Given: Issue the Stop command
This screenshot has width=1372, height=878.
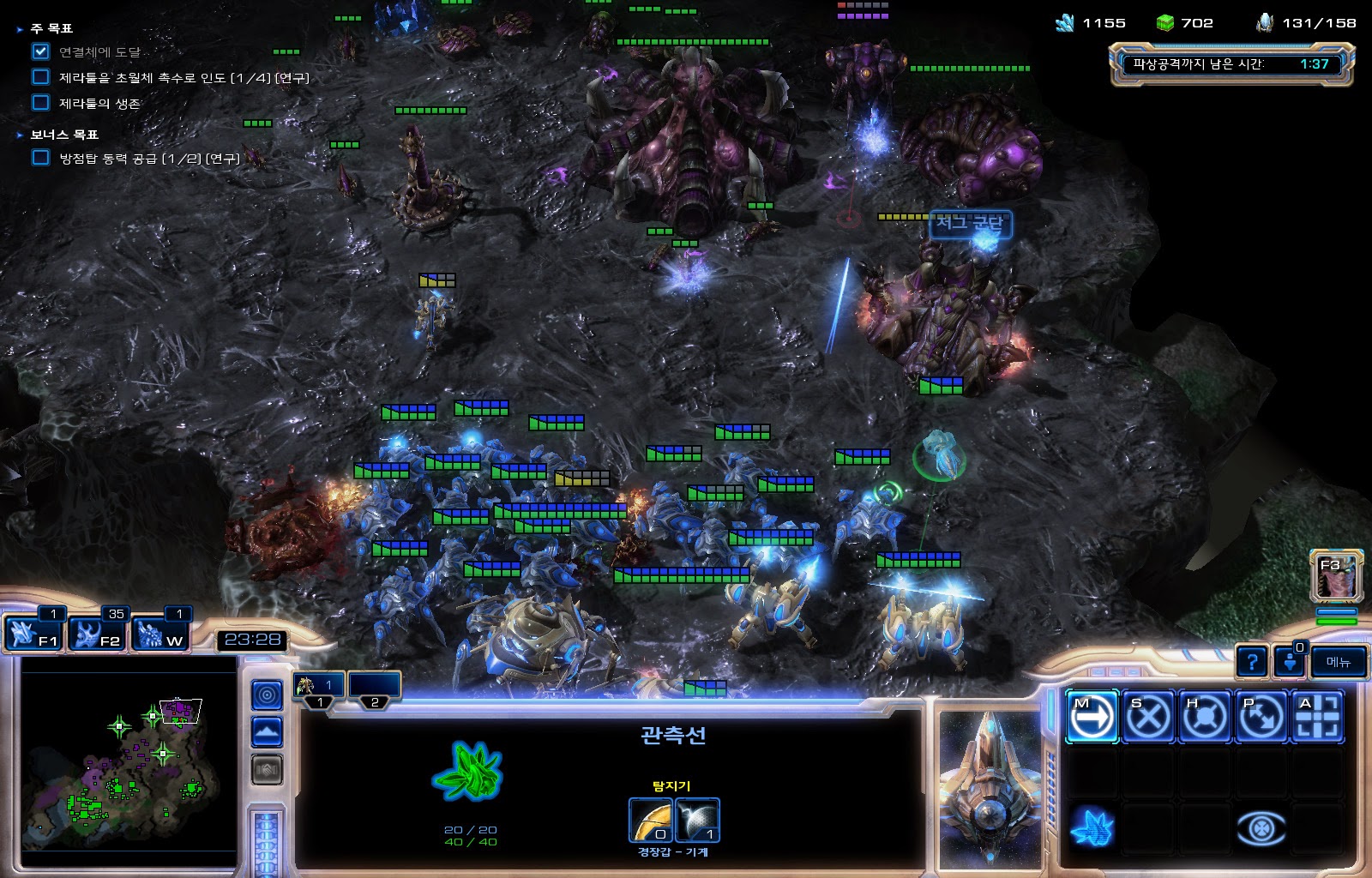Looking at the screenshot, I should (1148, 717).
